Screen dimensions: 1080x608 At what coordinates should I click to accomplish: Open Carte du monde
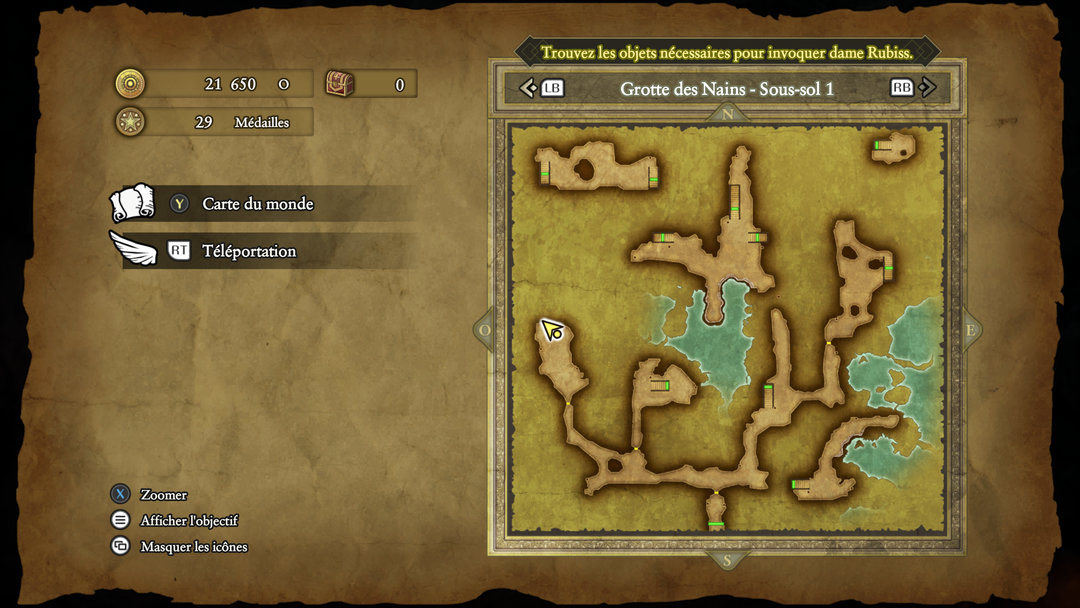pyautogui.click(x=257, y=204)
